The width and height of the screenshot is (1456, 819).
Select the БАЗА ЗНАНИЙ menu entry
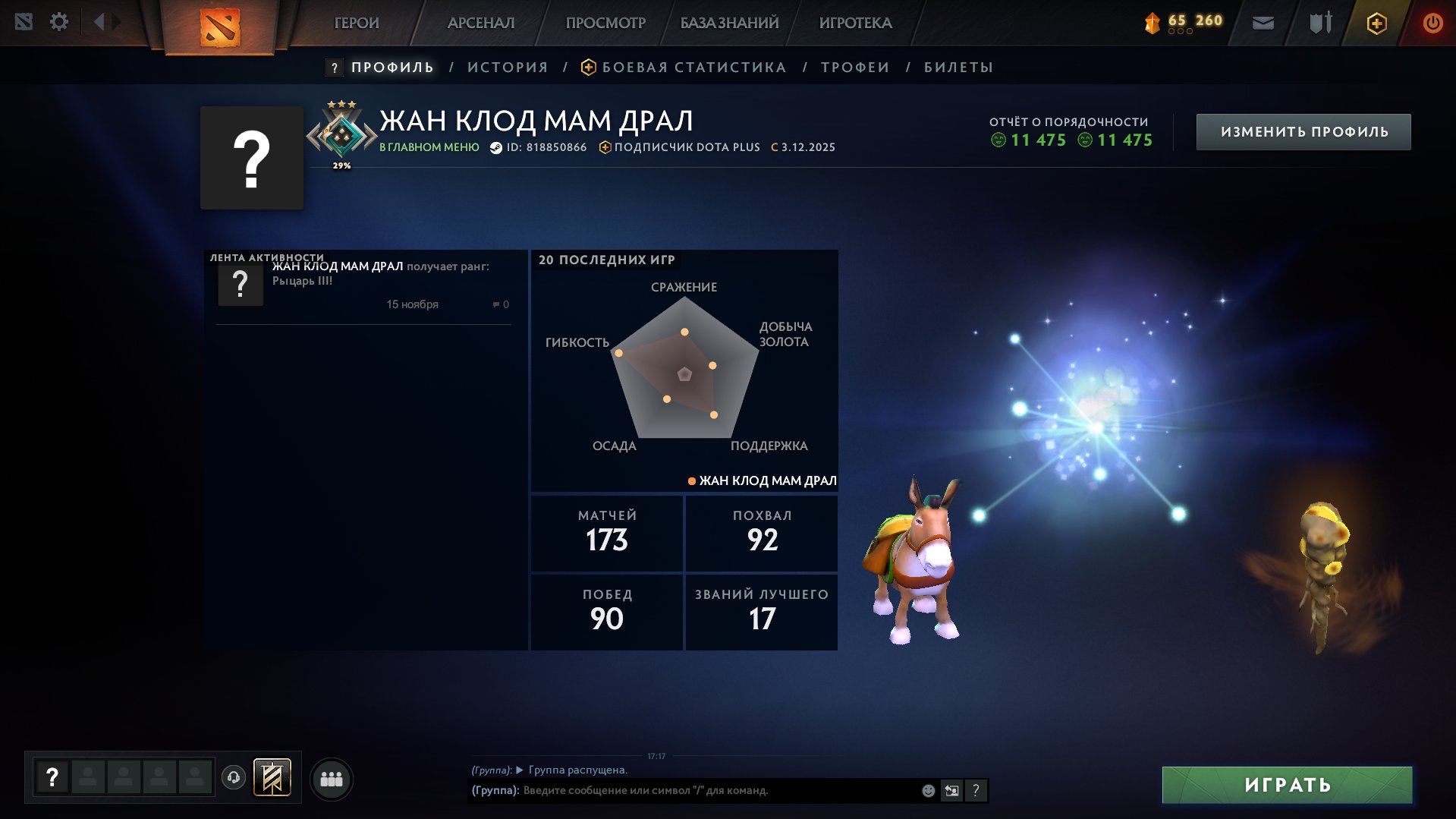(729, 23)
